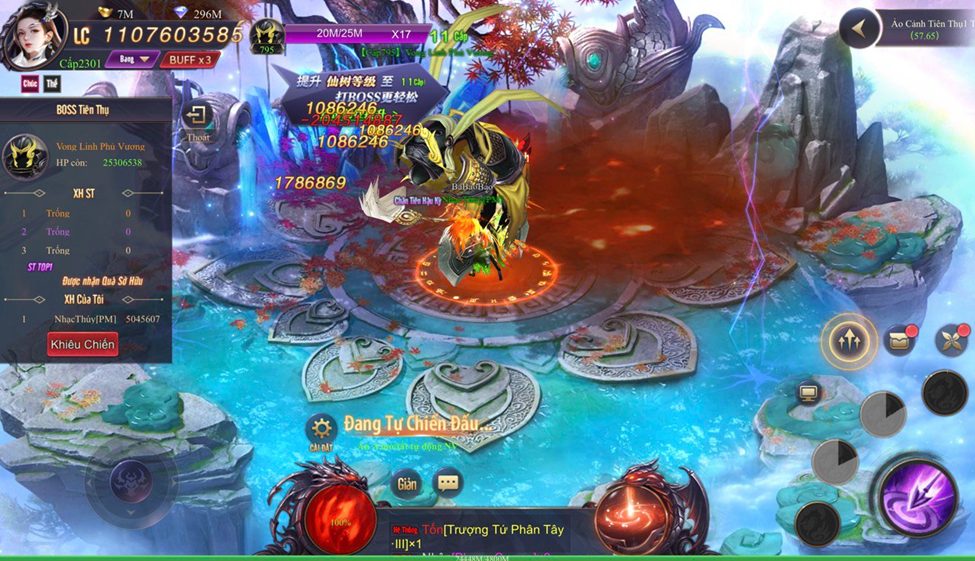Open the Bang dropdown
The image size is (975, 561).
point(133,59)
